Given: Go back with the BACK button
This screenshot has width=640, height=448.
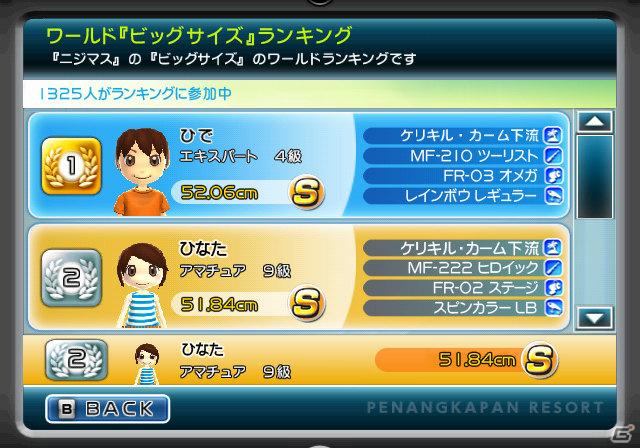Looking at the screenshot, I should [x=108, y=408].
